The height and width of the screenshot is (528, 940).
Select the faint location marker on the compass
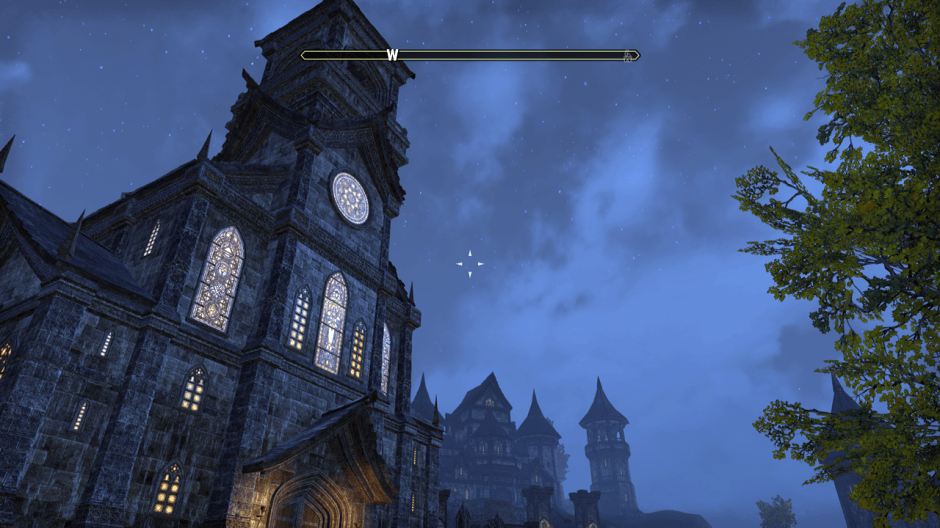pyautogui.click(x=627, y=56)
